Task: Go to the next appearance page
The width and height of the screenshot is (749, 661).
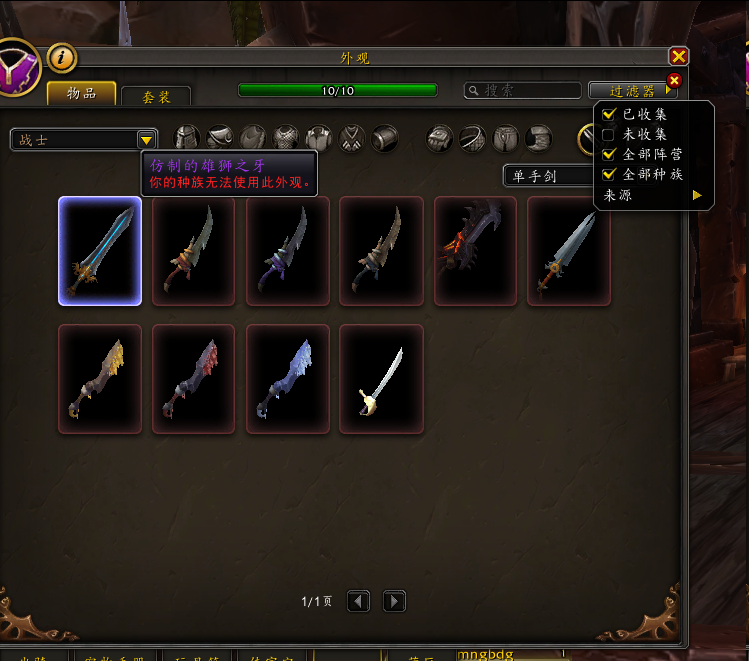Action: [395, 601]
